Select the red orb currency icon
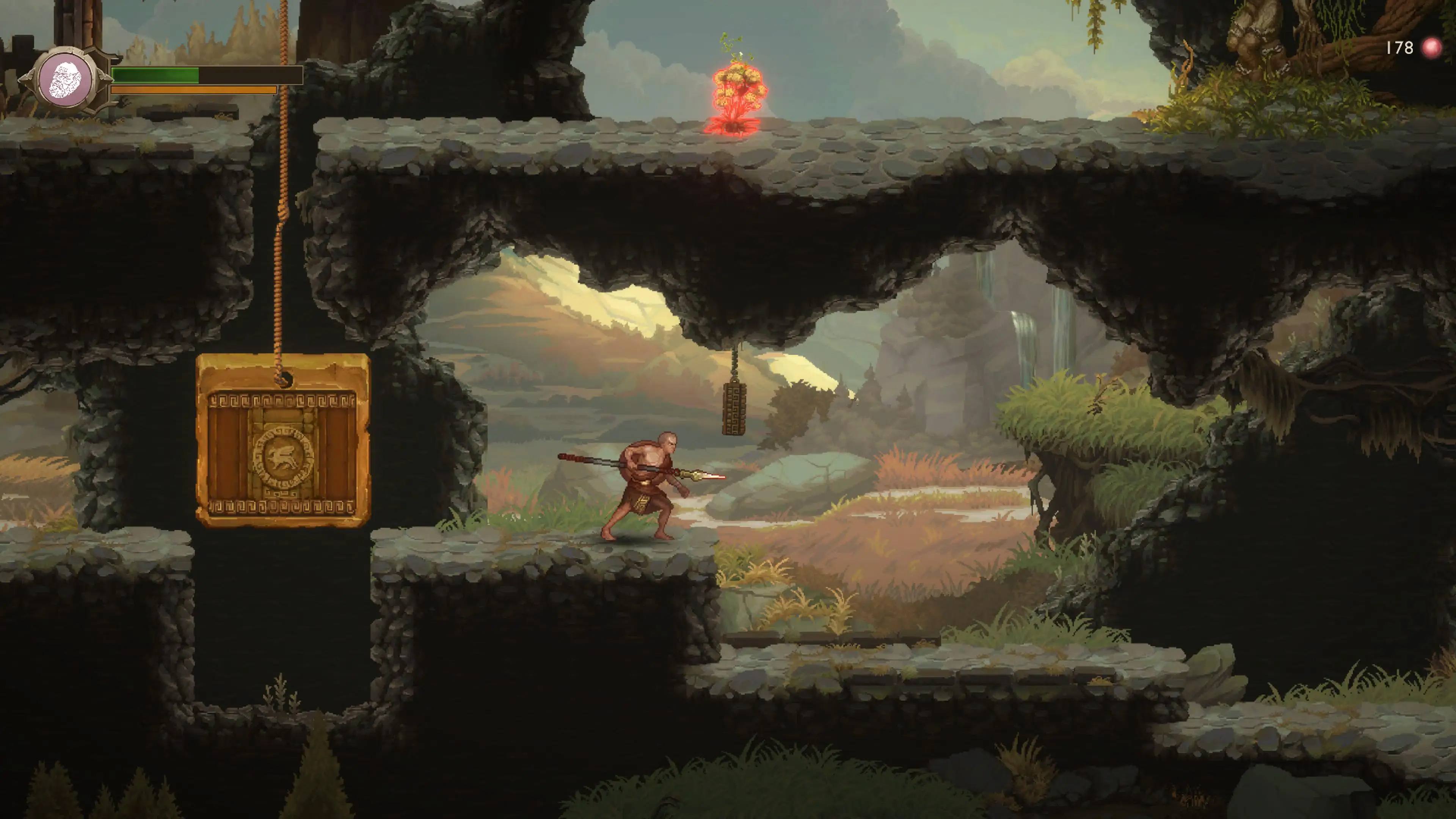This screenshot has width=1456, height=819. click(x=1432, y=48)
